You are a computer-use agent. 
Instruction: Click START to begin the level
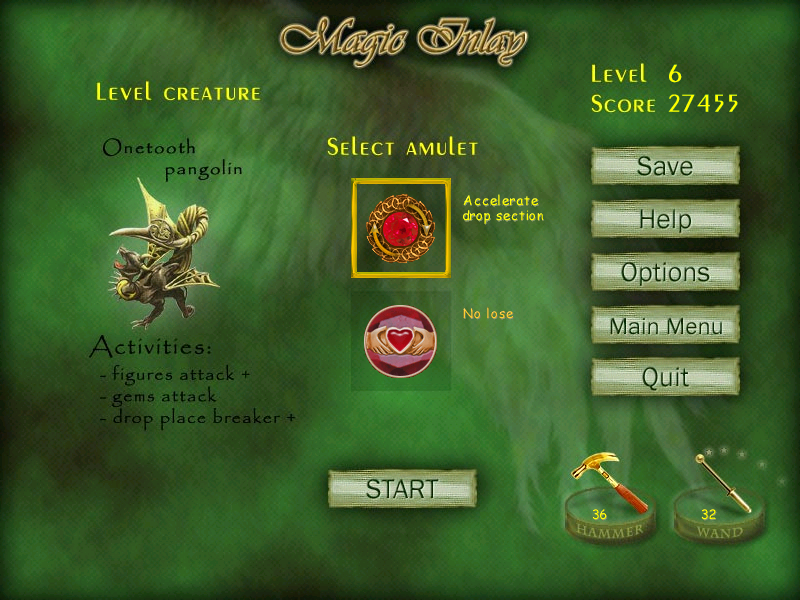(402, 489)
